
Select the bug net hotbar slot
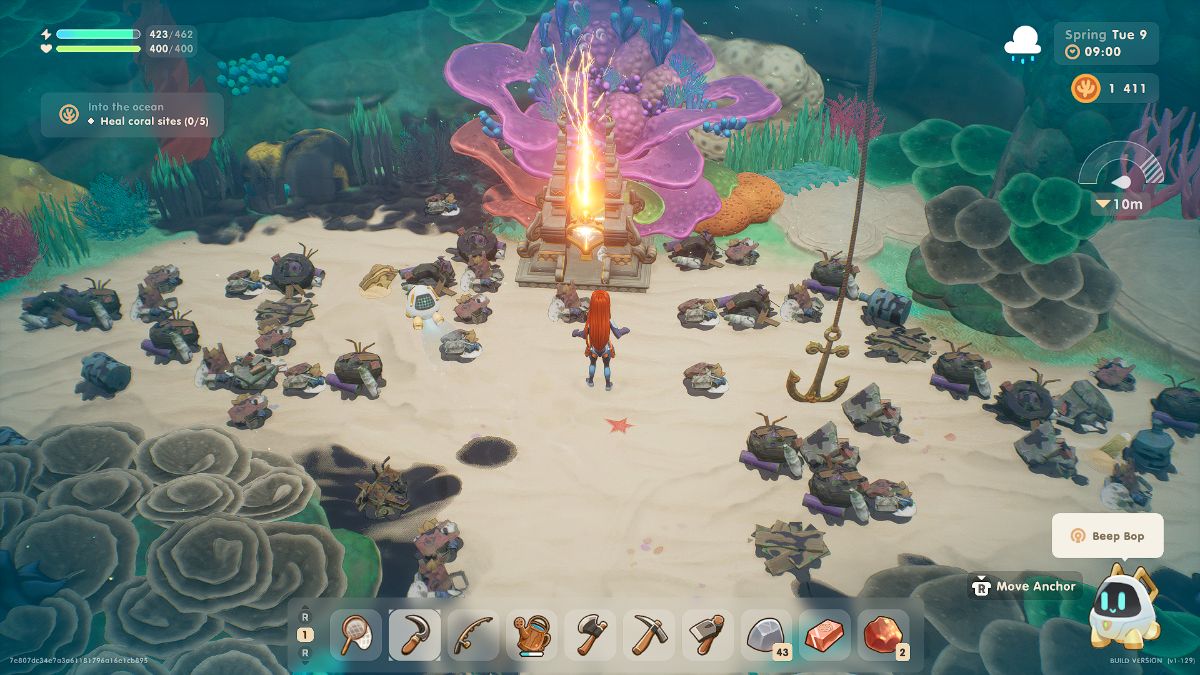coord(355,635)
